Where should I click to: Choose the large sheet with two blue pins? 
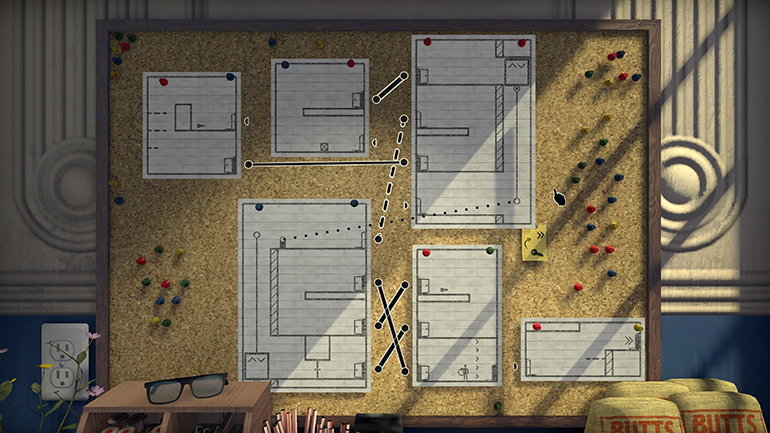point(304,295)
